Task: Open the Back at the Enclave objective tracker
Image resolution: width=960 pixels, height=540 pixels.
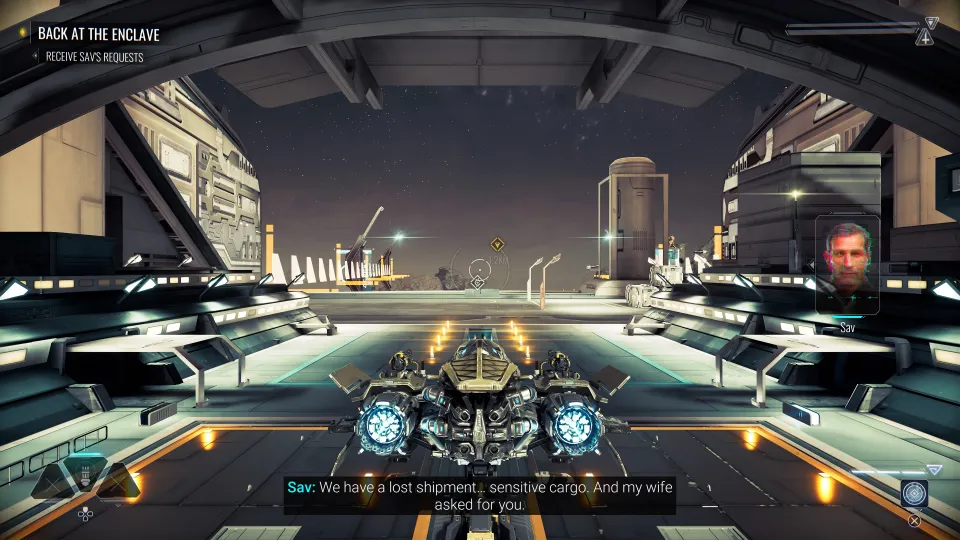Action: click(98, 34)
